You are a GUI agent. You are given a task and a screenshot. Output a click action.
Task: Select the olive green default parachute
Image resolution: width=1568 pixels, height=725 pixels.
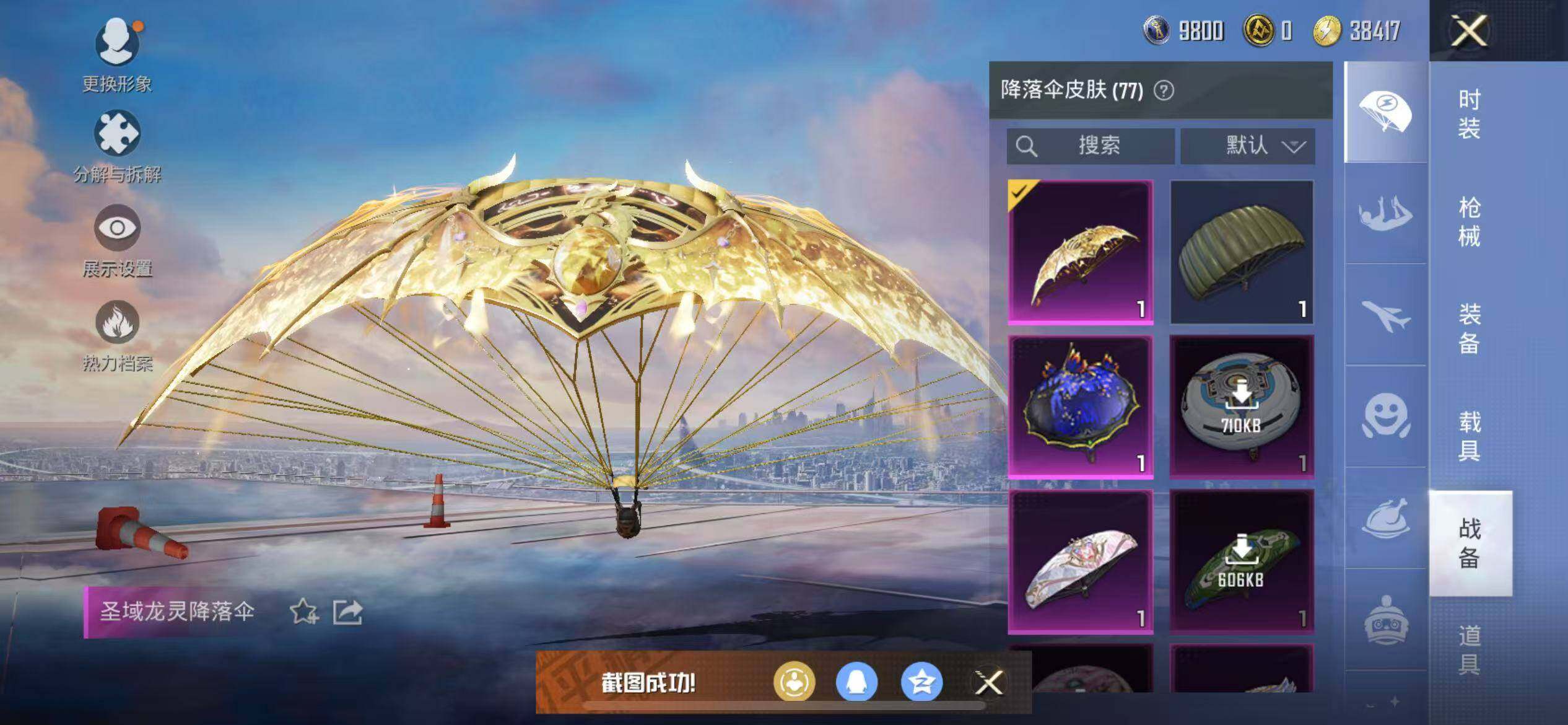pos(1242,252)
